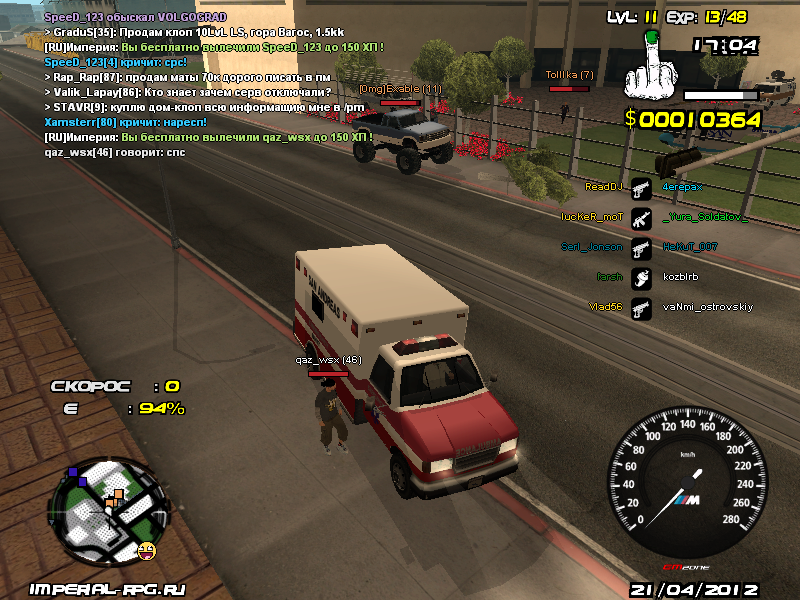Choose the spray can icon beside kozbirb
Viewport: 800px width, 600px height.
coord(641,277)
